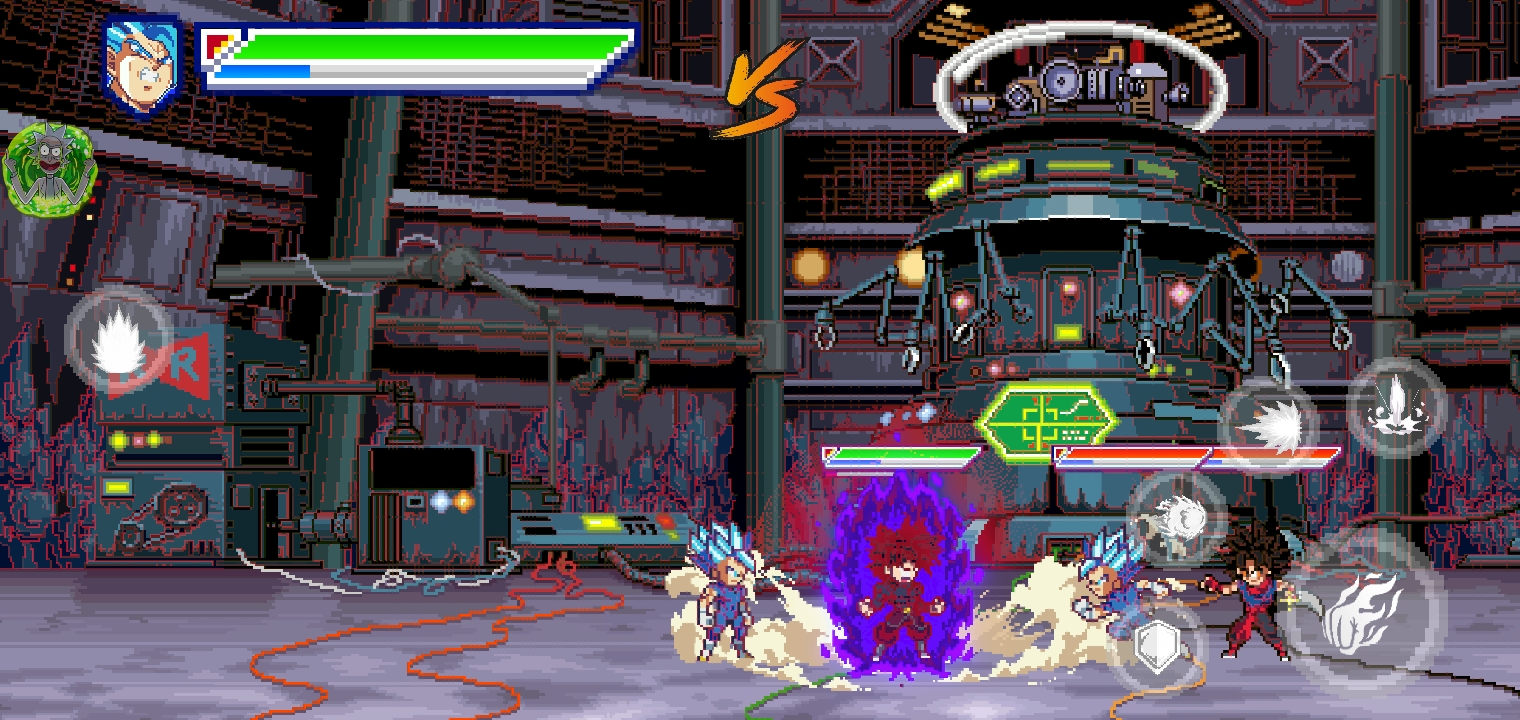Screen dimensions: 1520x720
Task: Activate the white aura power-up button
Action: pyautogui.click(x=119, y=341)
